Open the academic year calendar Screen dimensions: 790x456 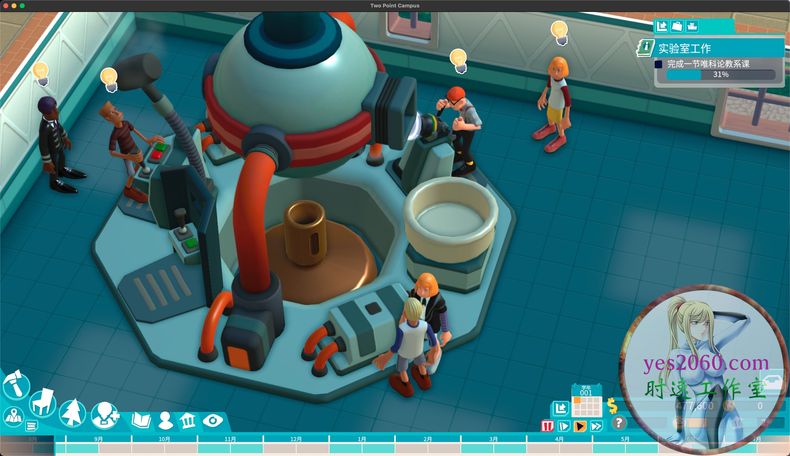click(587, 404)
